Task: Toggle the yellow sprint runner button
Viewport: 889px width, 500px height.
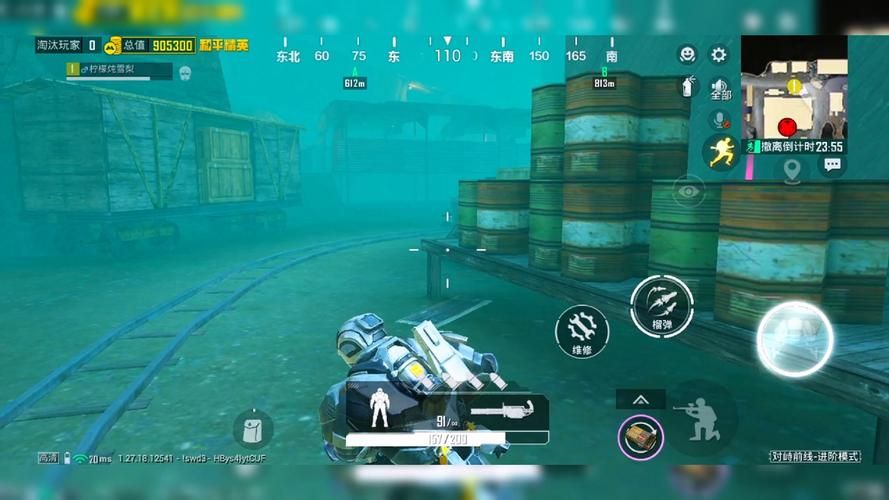Action: pos(720,152)
